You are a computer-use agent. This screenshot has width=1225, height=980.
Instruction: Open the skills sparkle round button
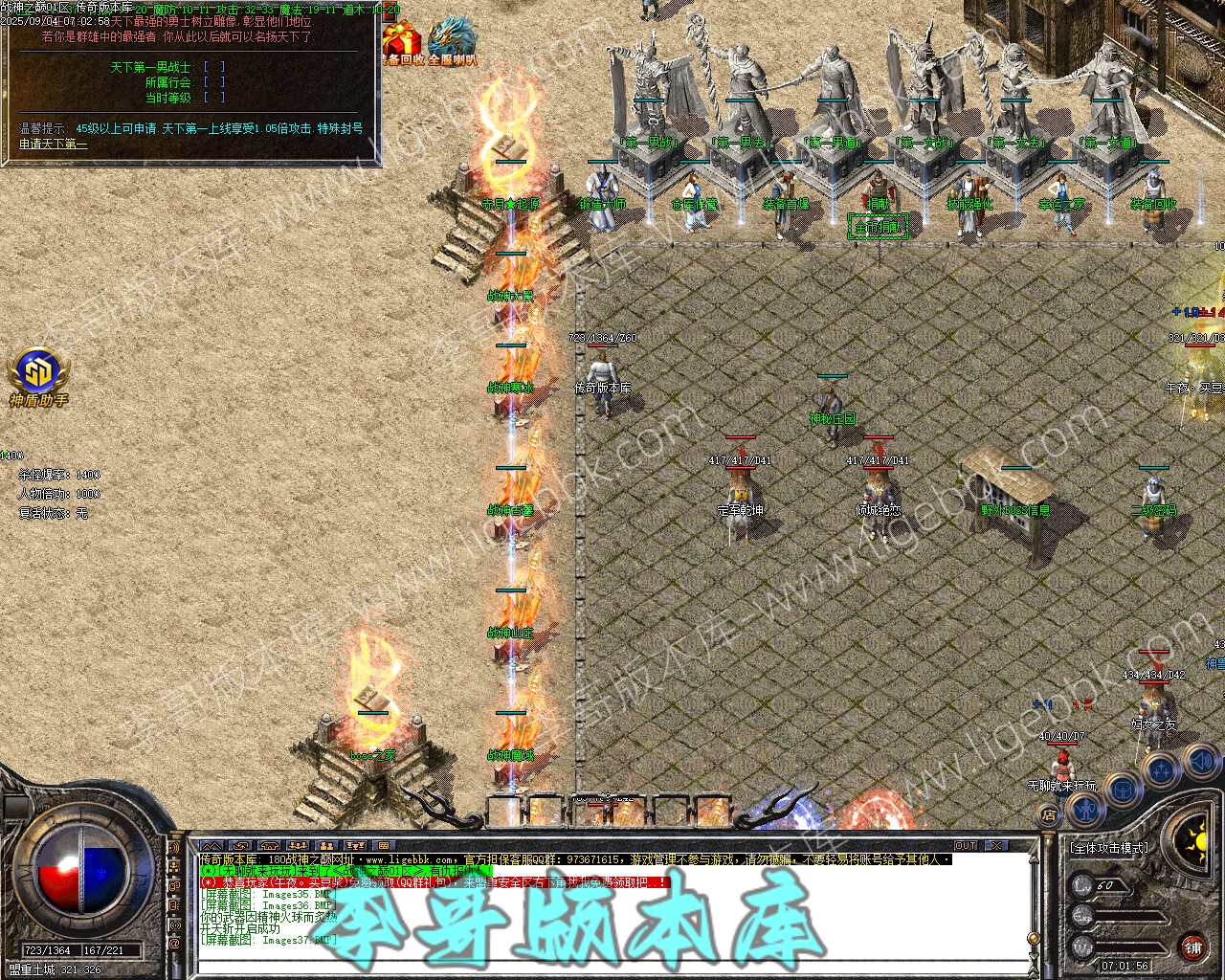pos(1162,768)
